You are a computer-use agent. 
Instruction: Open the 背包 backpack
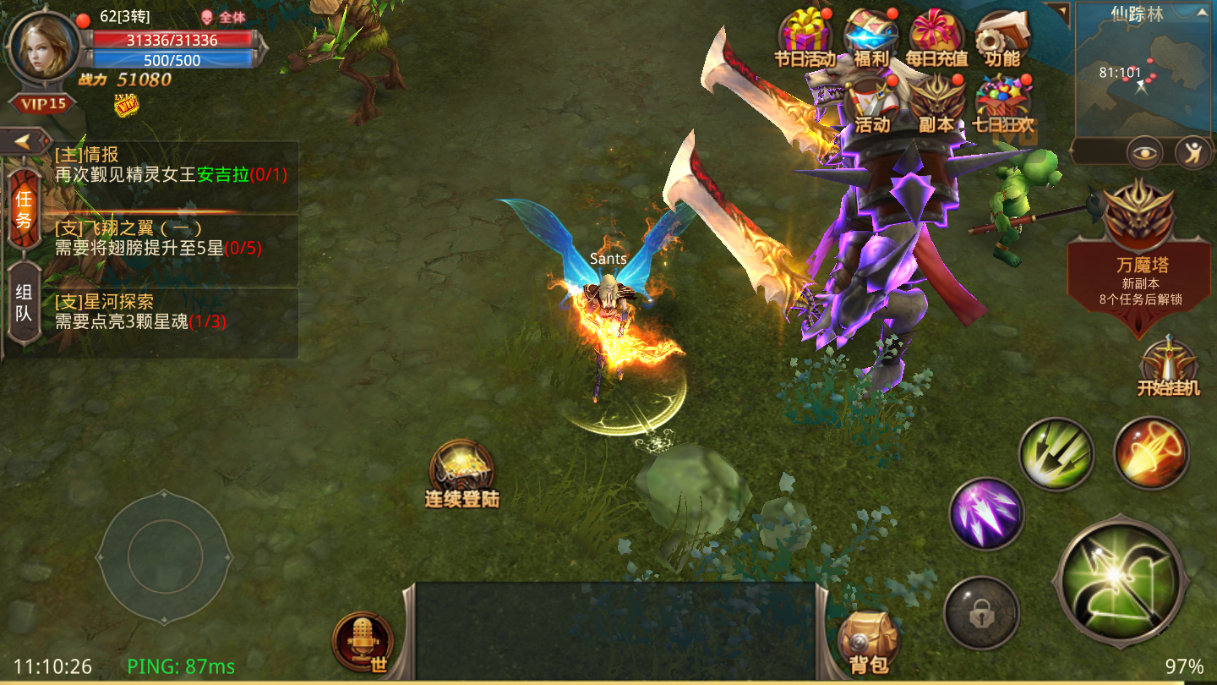866,641
